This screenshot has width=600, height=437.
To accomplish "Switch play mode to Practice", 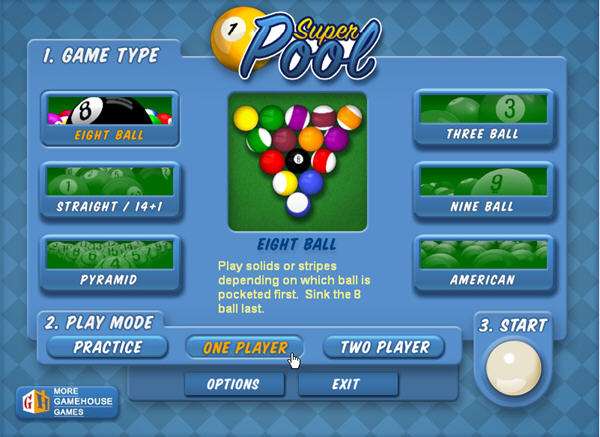I will (x=108, y=348).
